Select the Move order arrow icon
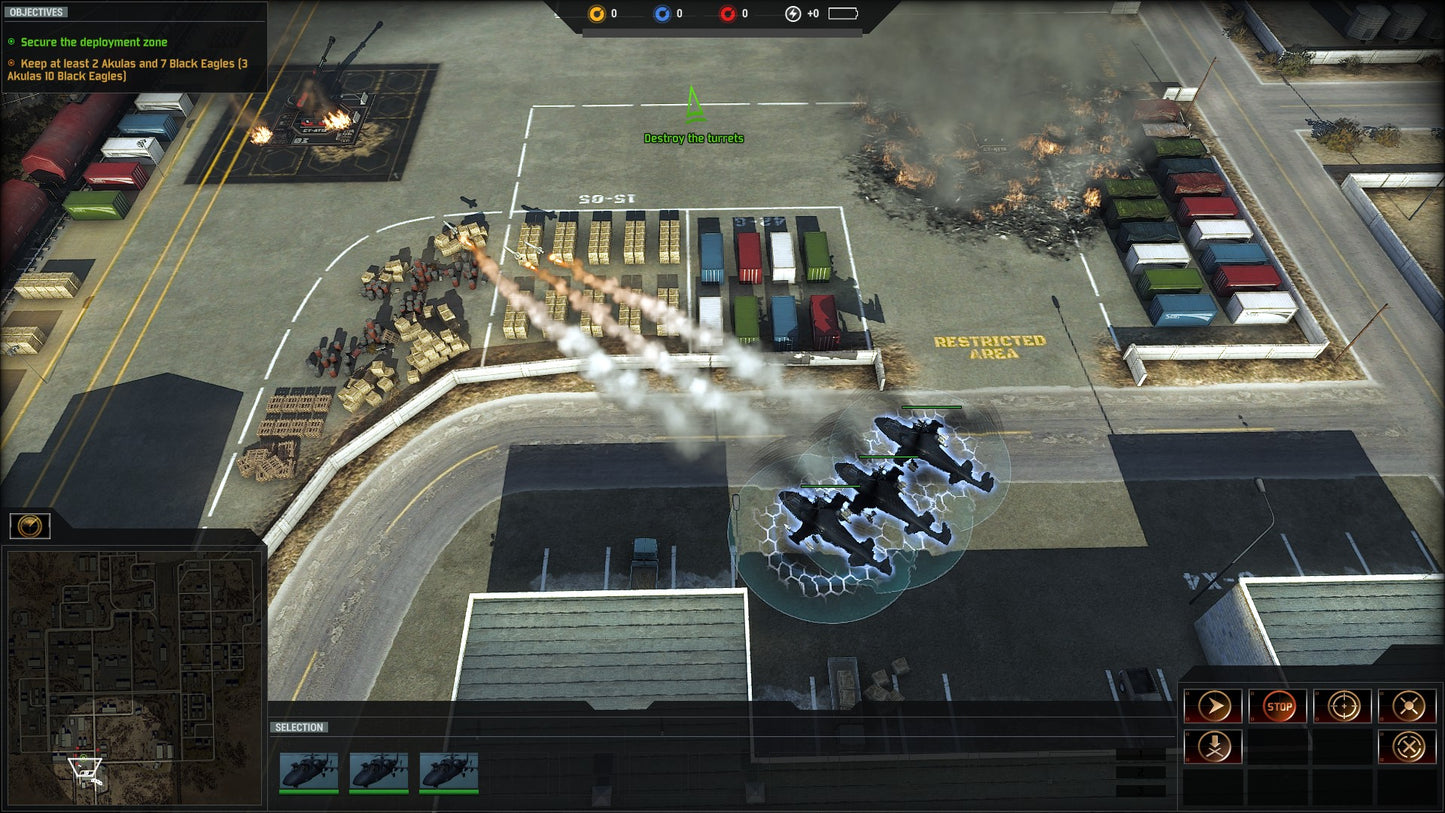Viewport: 1445px width, 813px height. tap(1213, 705)
